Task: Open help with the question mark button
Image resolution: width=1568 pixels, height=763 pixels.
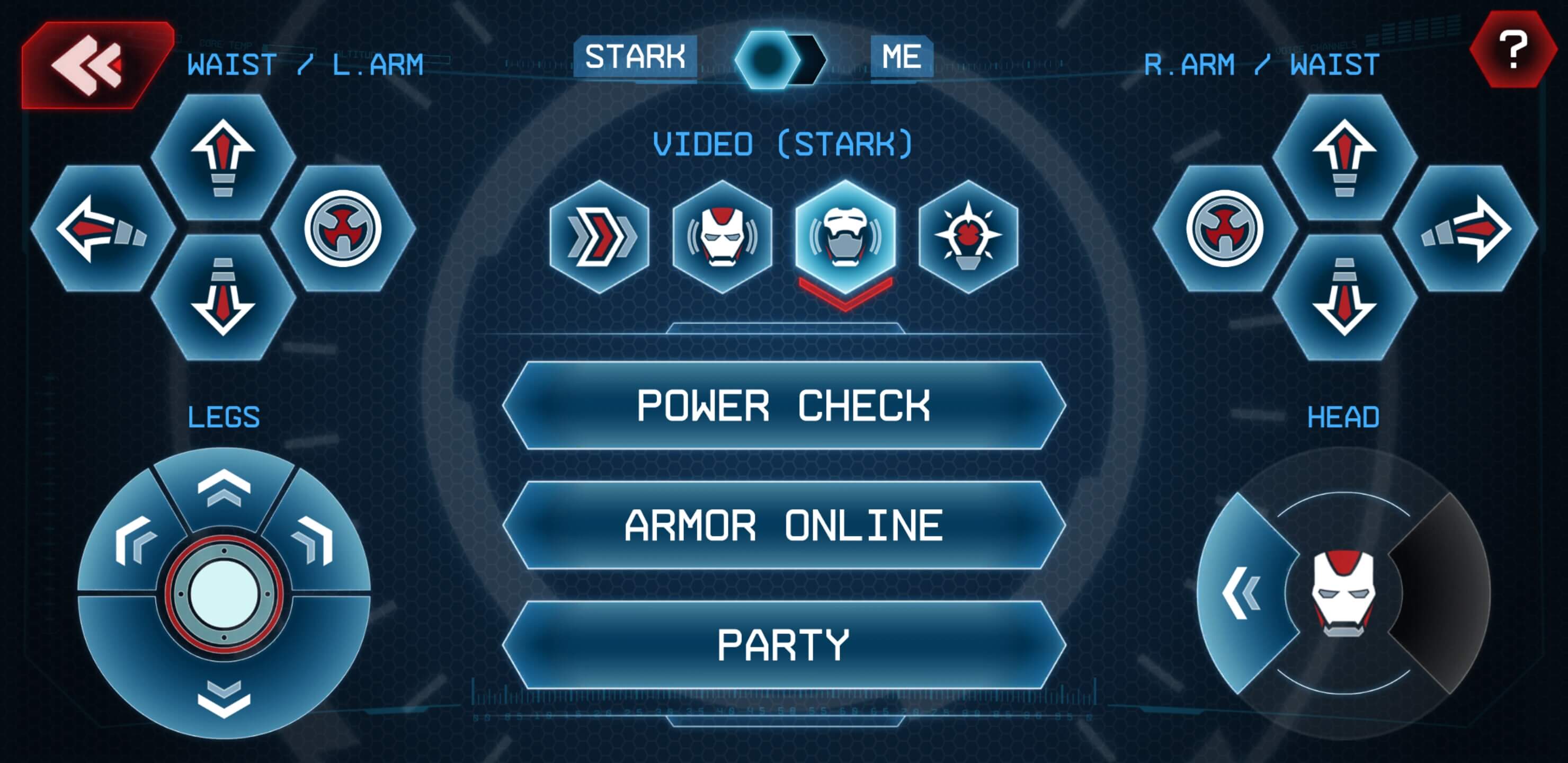Action: pyautogui.click(x=1512, y=50)
